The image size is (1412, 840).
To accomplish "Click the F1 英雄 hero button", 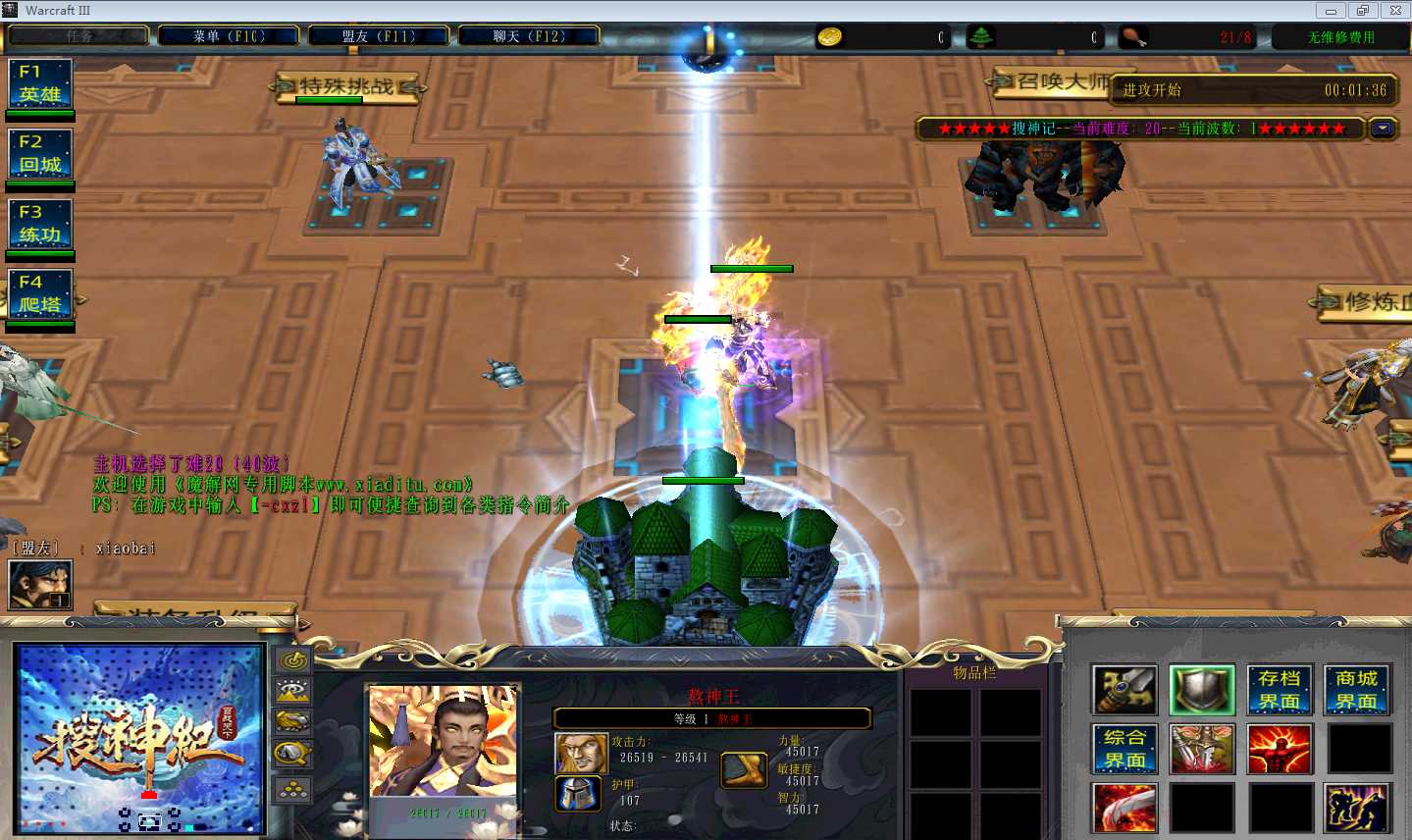I will click(40, 83).
